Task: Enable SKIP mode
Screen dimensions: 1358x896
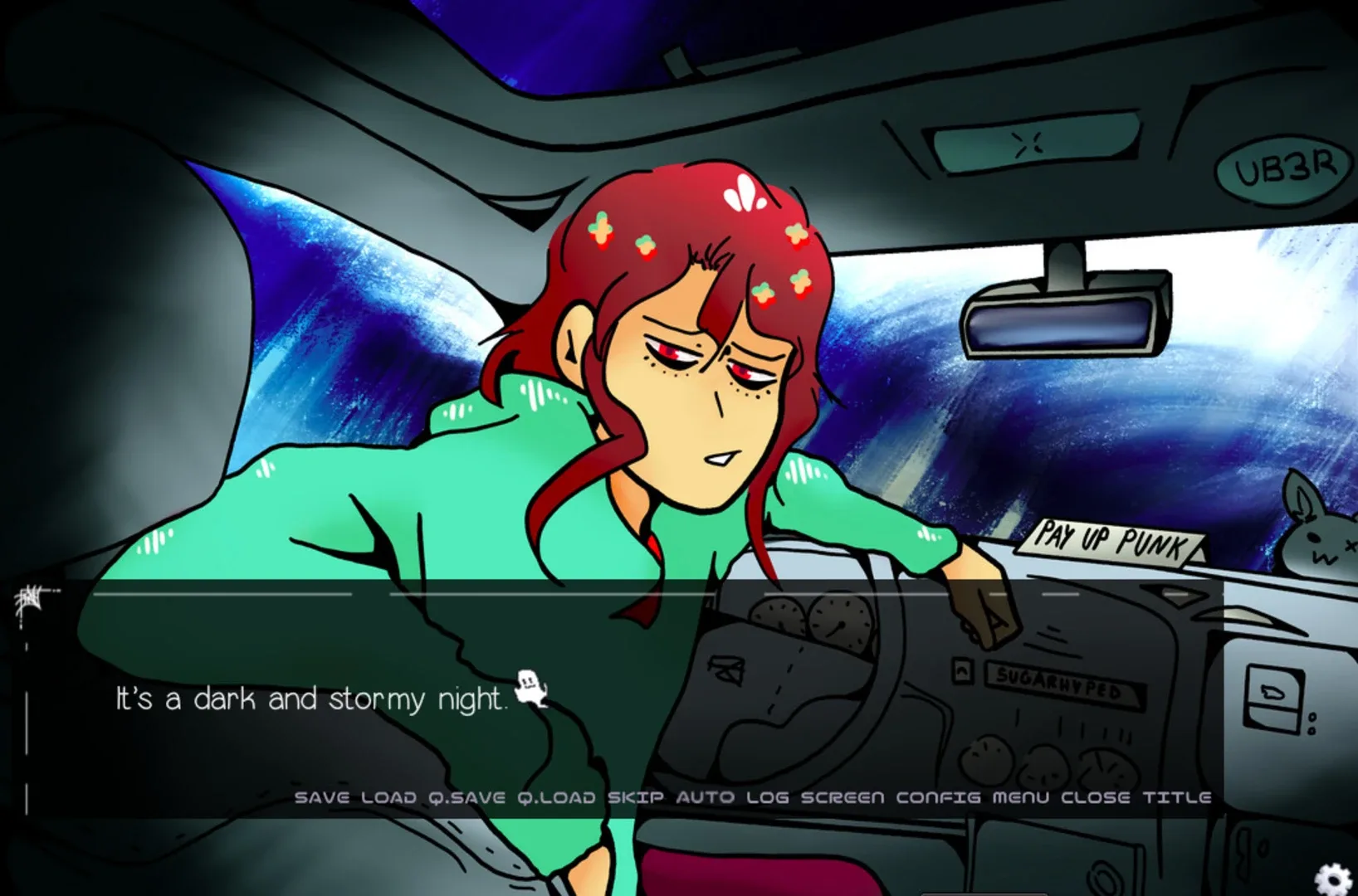Action: point(634,797)
